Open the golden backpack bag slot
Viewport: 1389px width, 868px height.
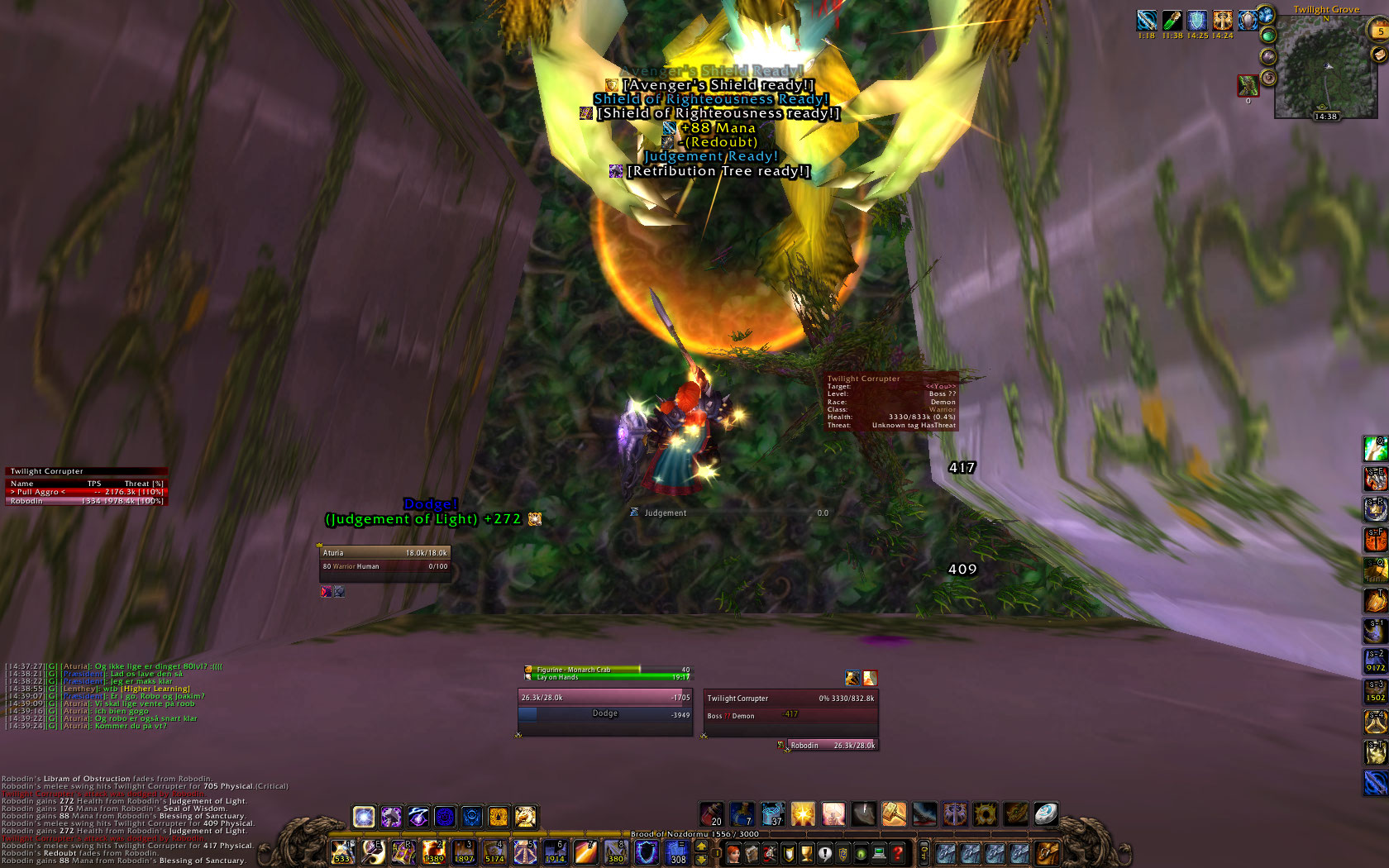coord(1047,852)
